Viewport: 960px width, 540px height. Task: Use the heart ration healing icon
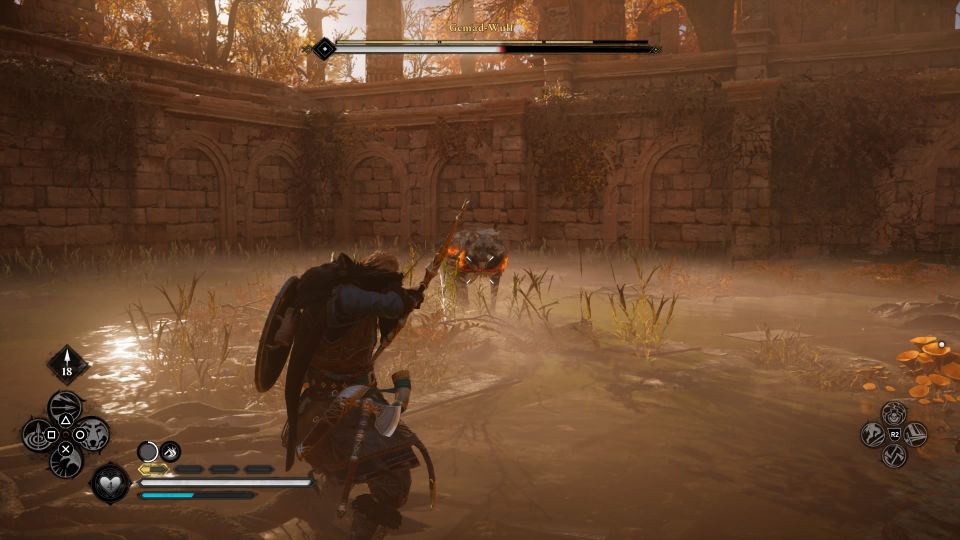(110, 483)
